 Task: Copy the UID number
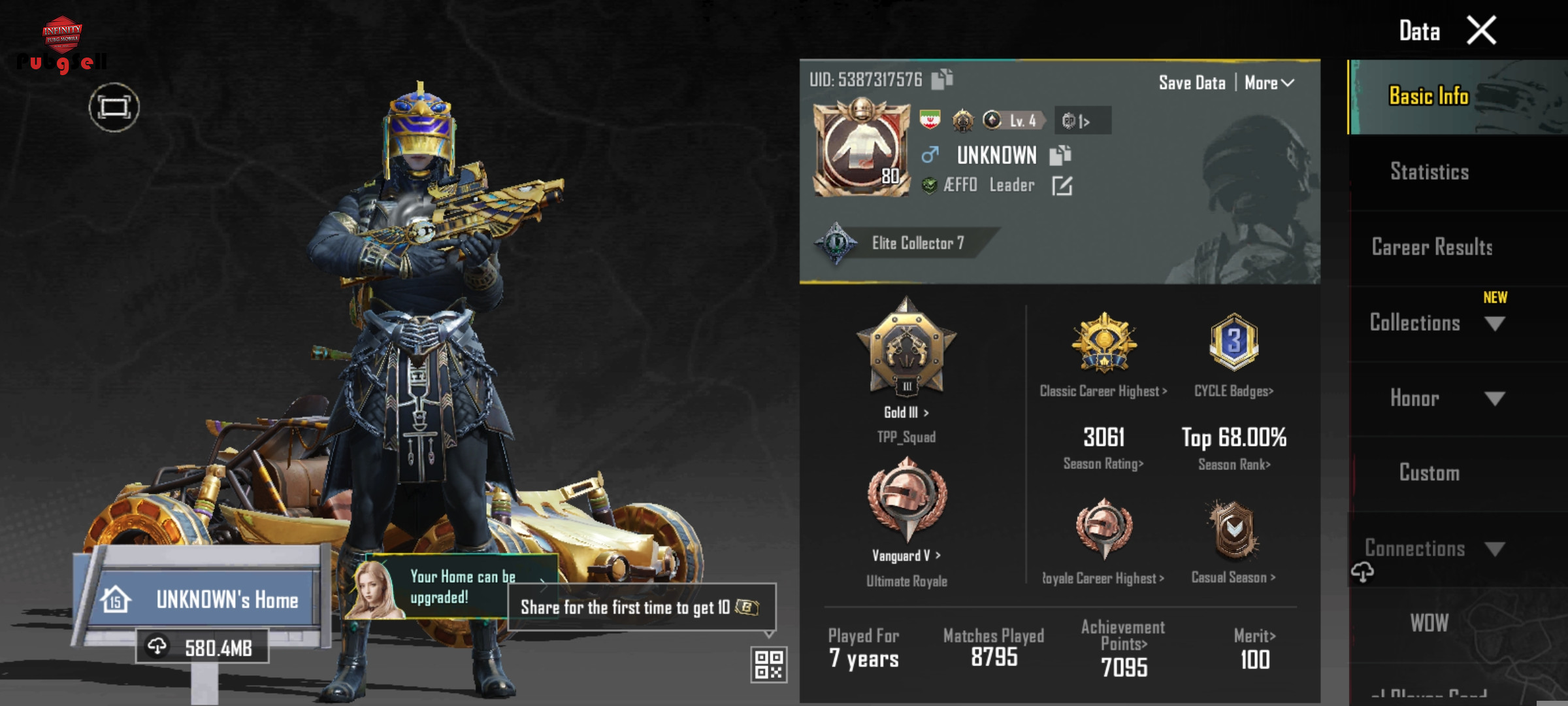point(942,79)
